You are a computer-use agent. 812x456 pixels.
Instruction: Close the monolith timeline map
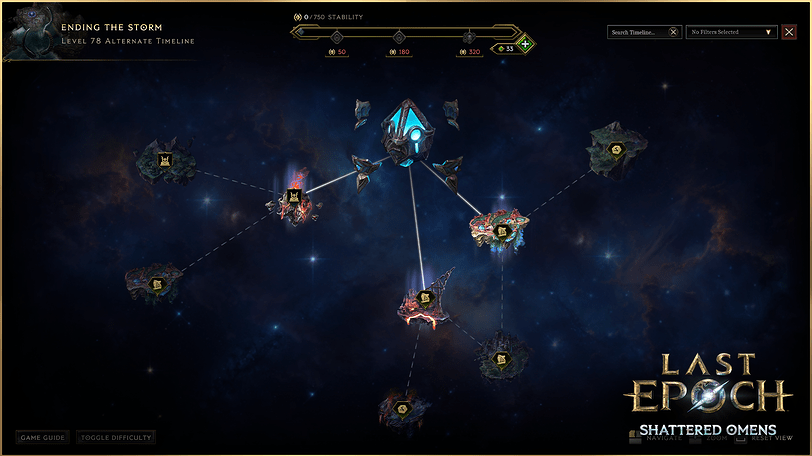coord(789,32)
